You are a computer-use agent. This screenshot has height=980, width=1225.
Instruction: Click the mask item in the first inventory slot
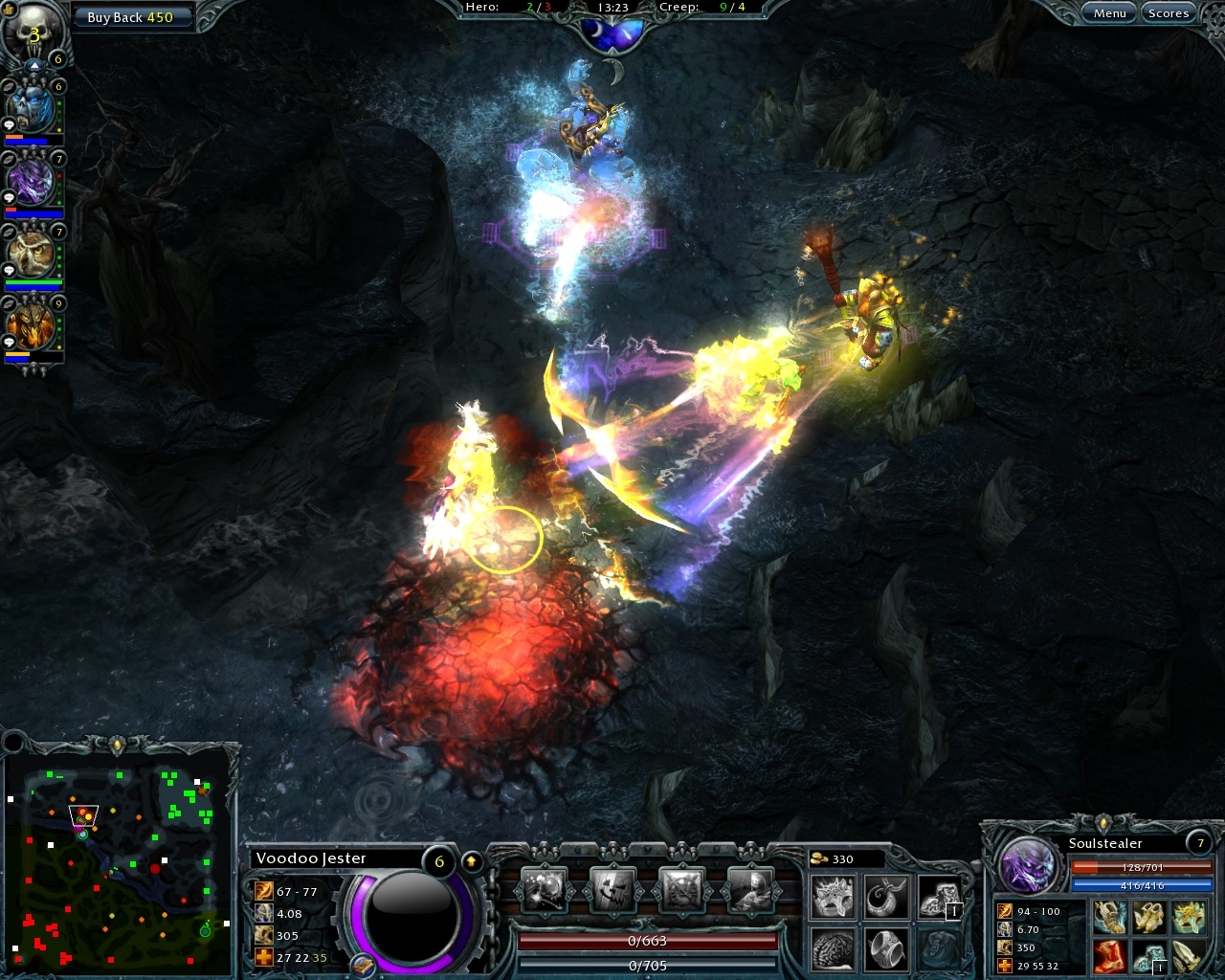point(832,898)
